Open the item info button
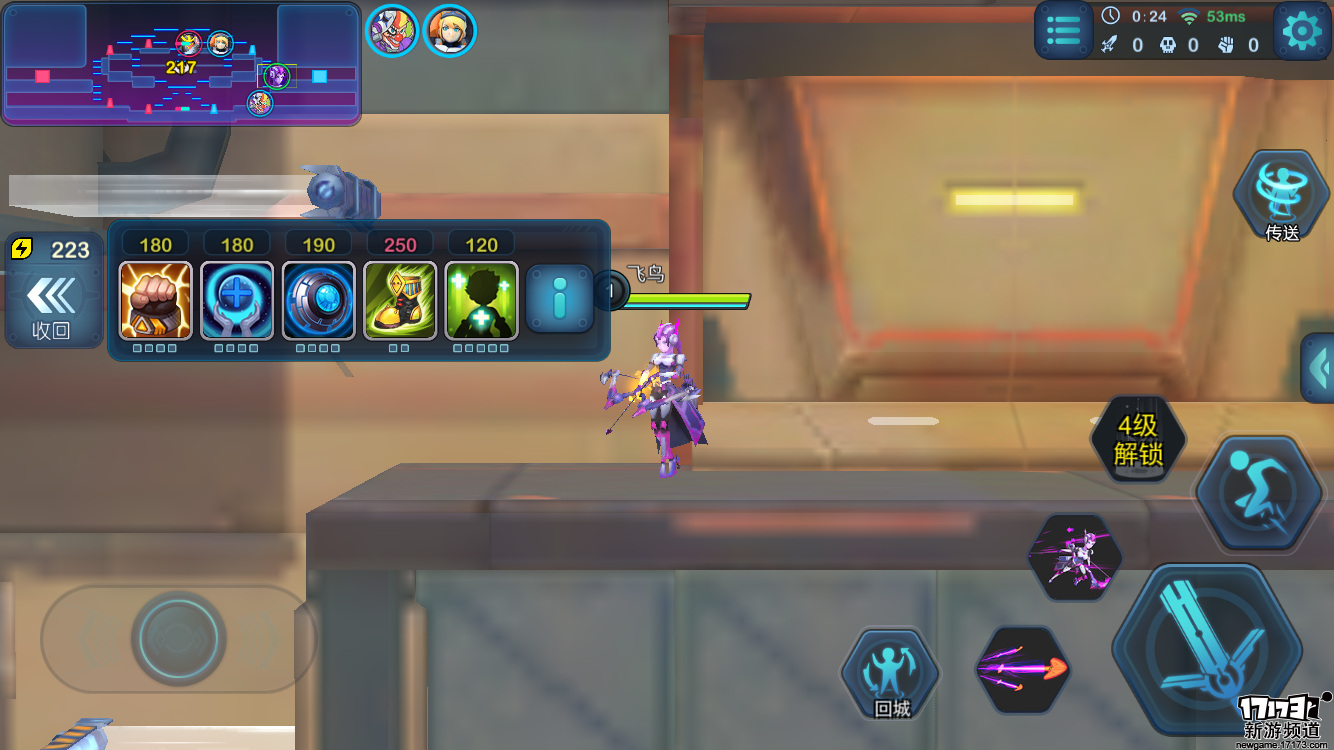This screenshot has width=1334, height=750. point(560,299)
